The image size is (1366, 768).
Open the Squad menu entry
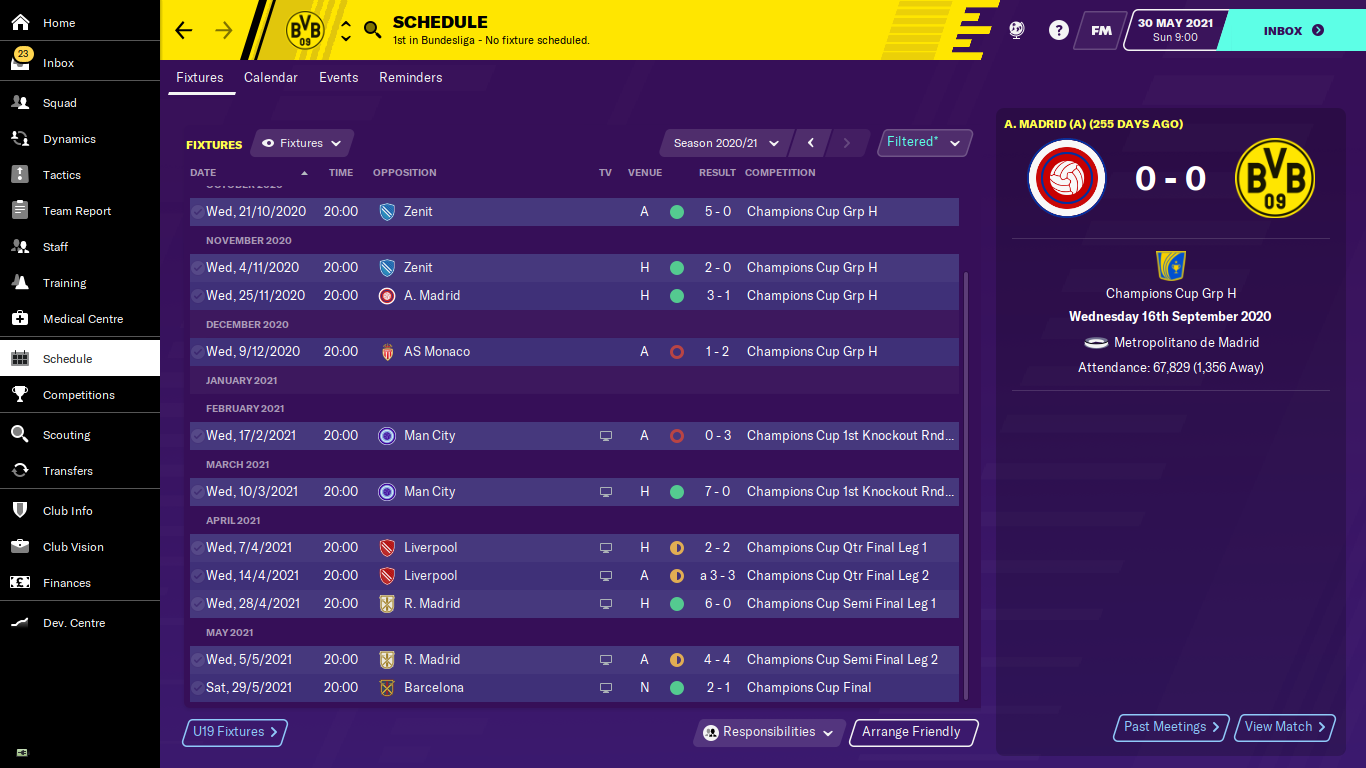coord(60,103)
